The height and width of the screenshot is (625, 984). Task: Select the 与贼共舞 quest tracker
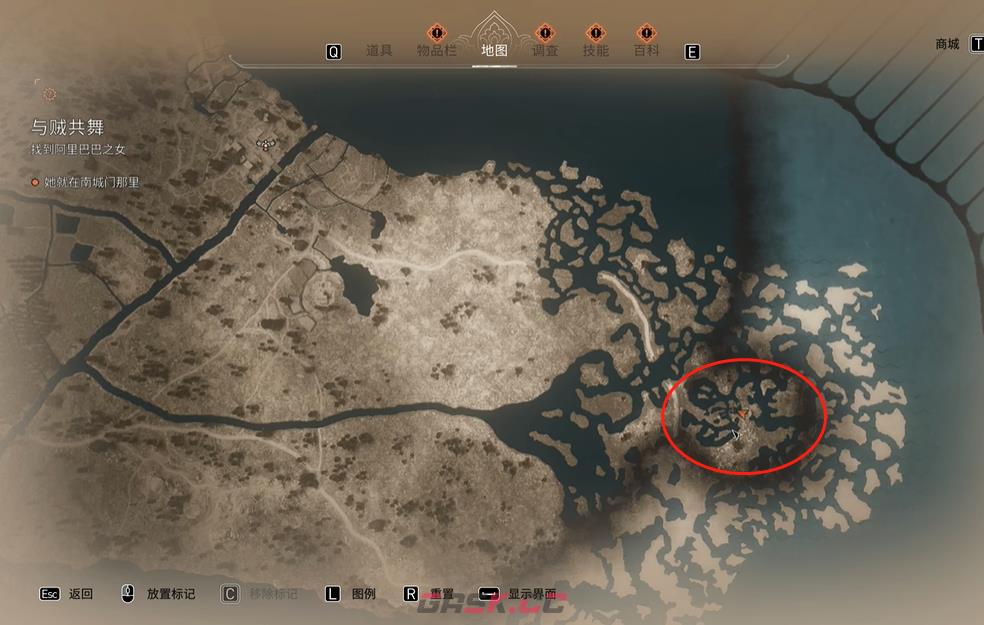(67, 127)
